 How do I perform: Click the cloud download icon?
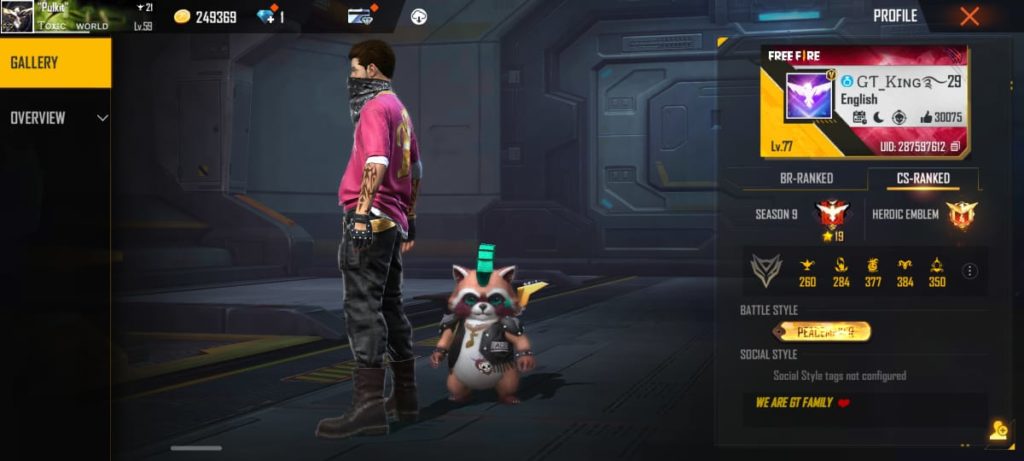coord(419,16)
